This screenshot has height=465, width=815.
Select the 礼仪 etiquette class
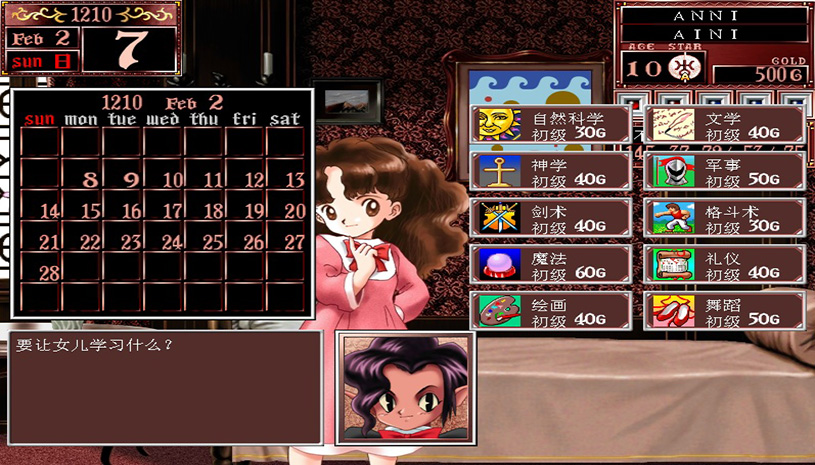tap(724, 265)
